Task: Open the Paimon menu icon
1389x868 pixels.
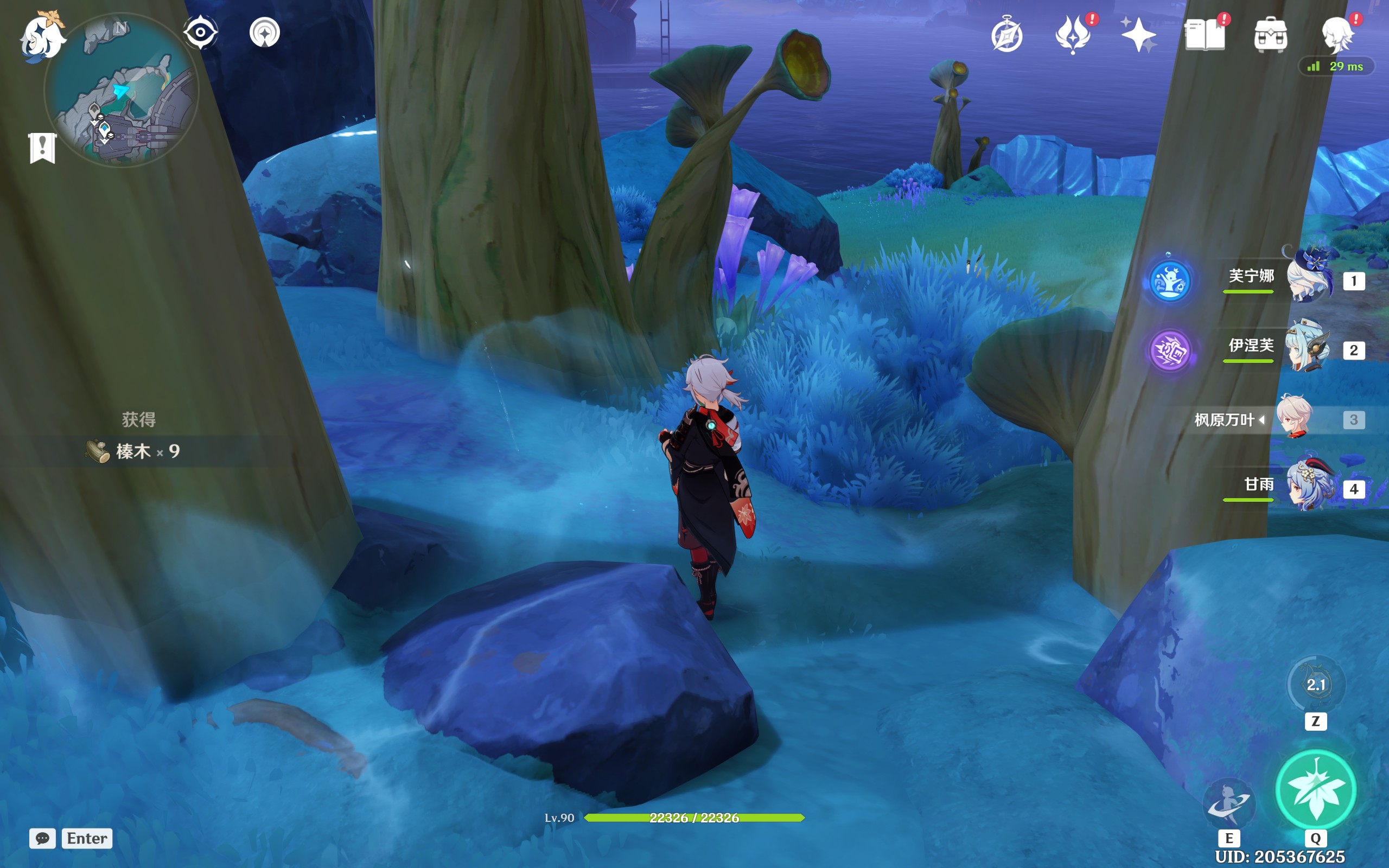Action: pyautogui.click(x=41, y=37)
